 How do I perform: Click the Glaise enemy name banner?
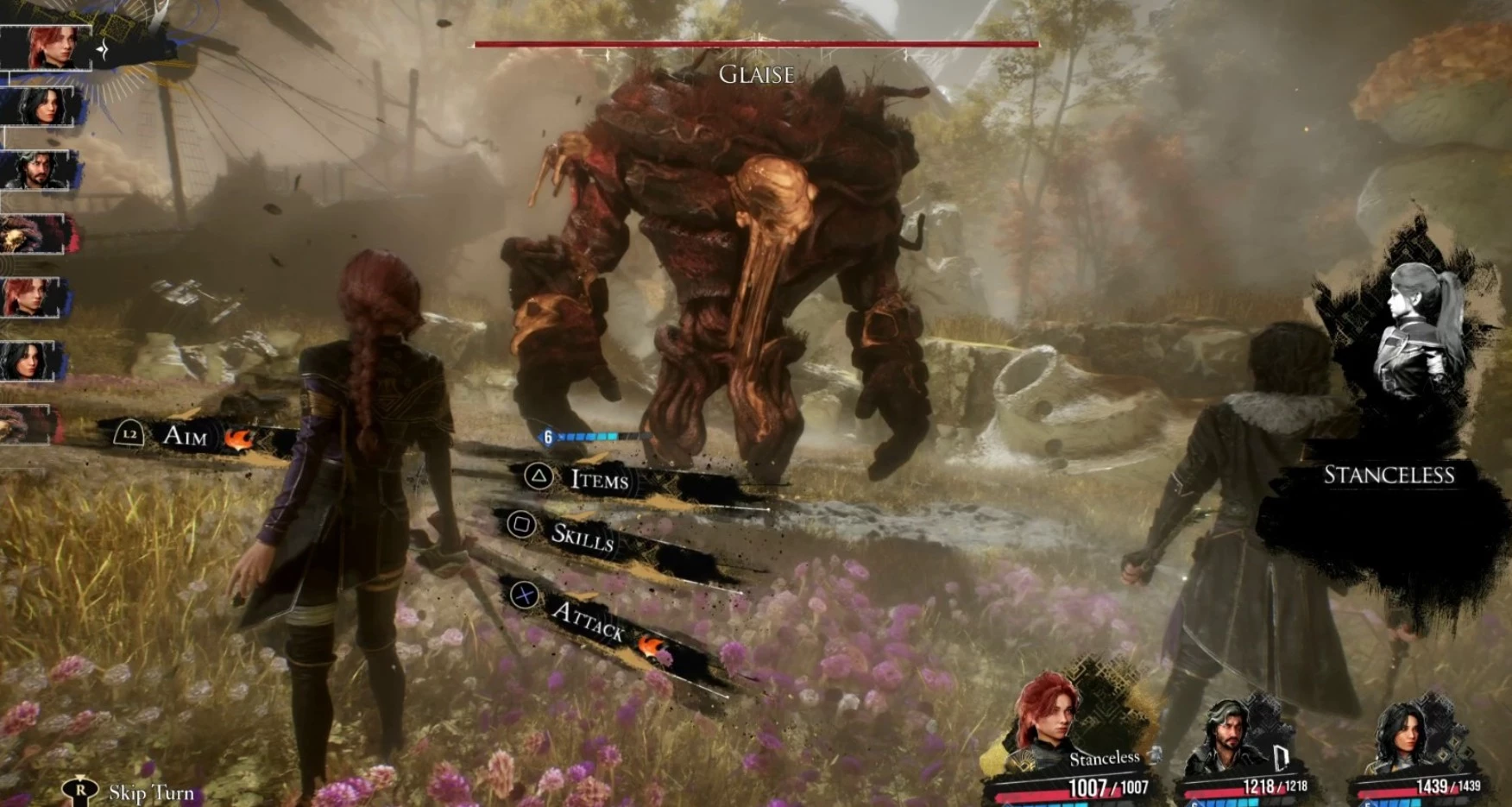coord(756,75)
